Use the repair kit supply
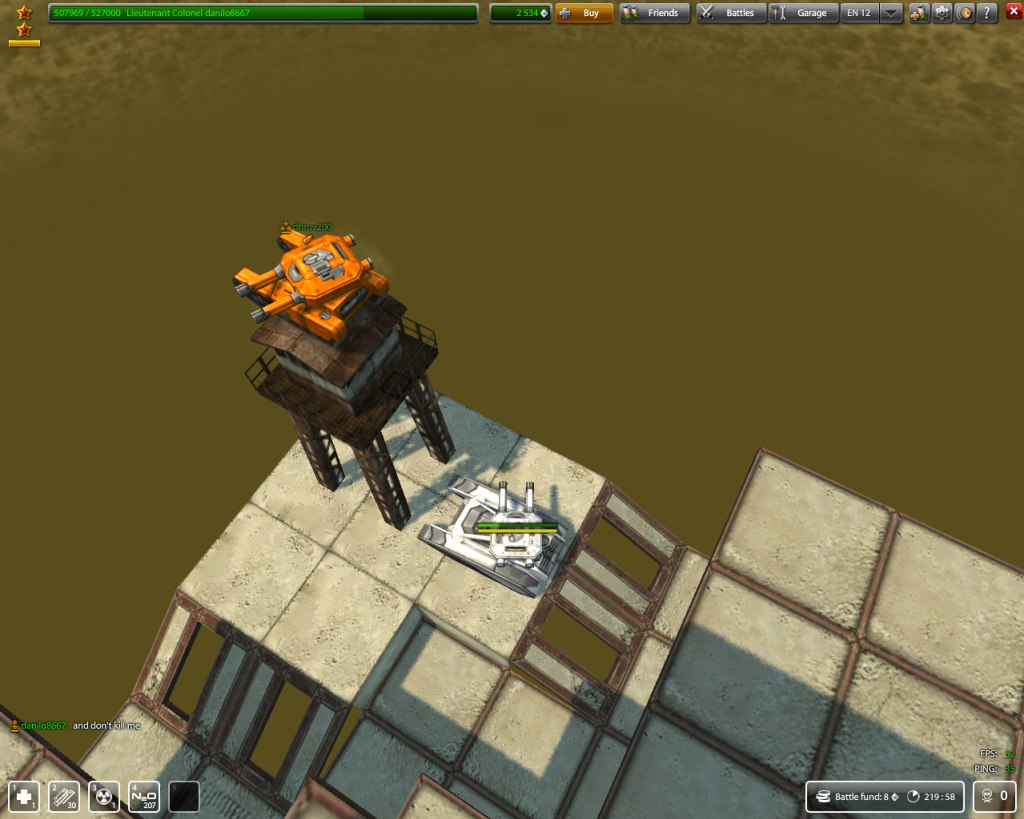Viewport: 1024px width, 819px height. [24, 796]
